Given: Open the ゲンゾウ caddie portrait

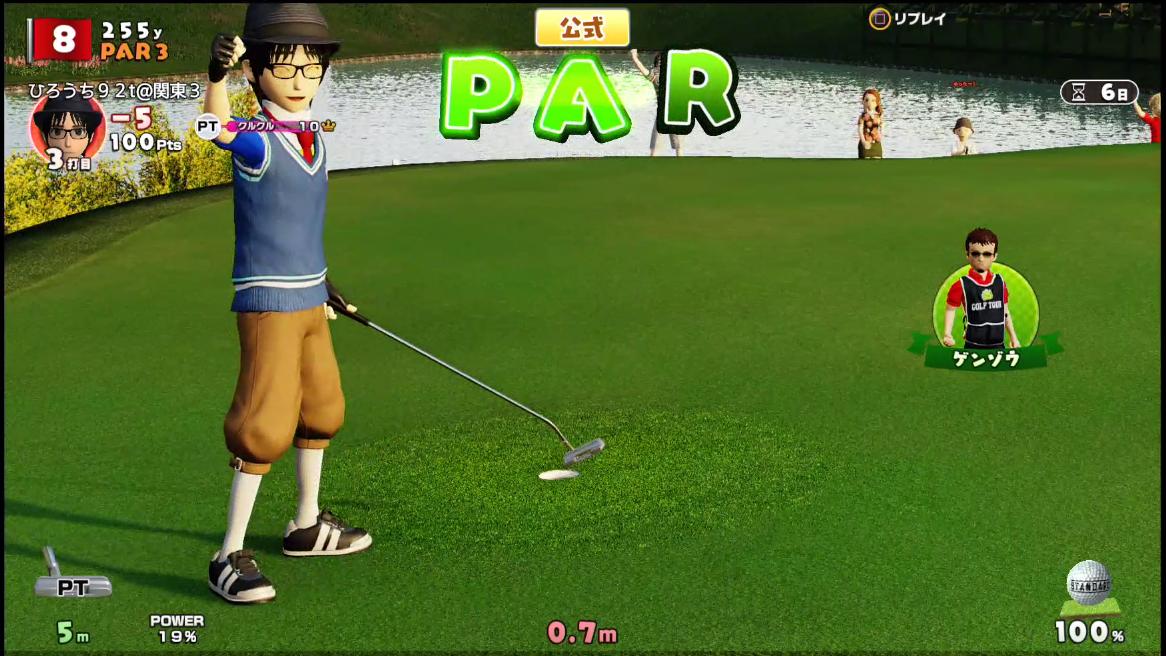Looking at the screenshot, I should tap(985, 292).
